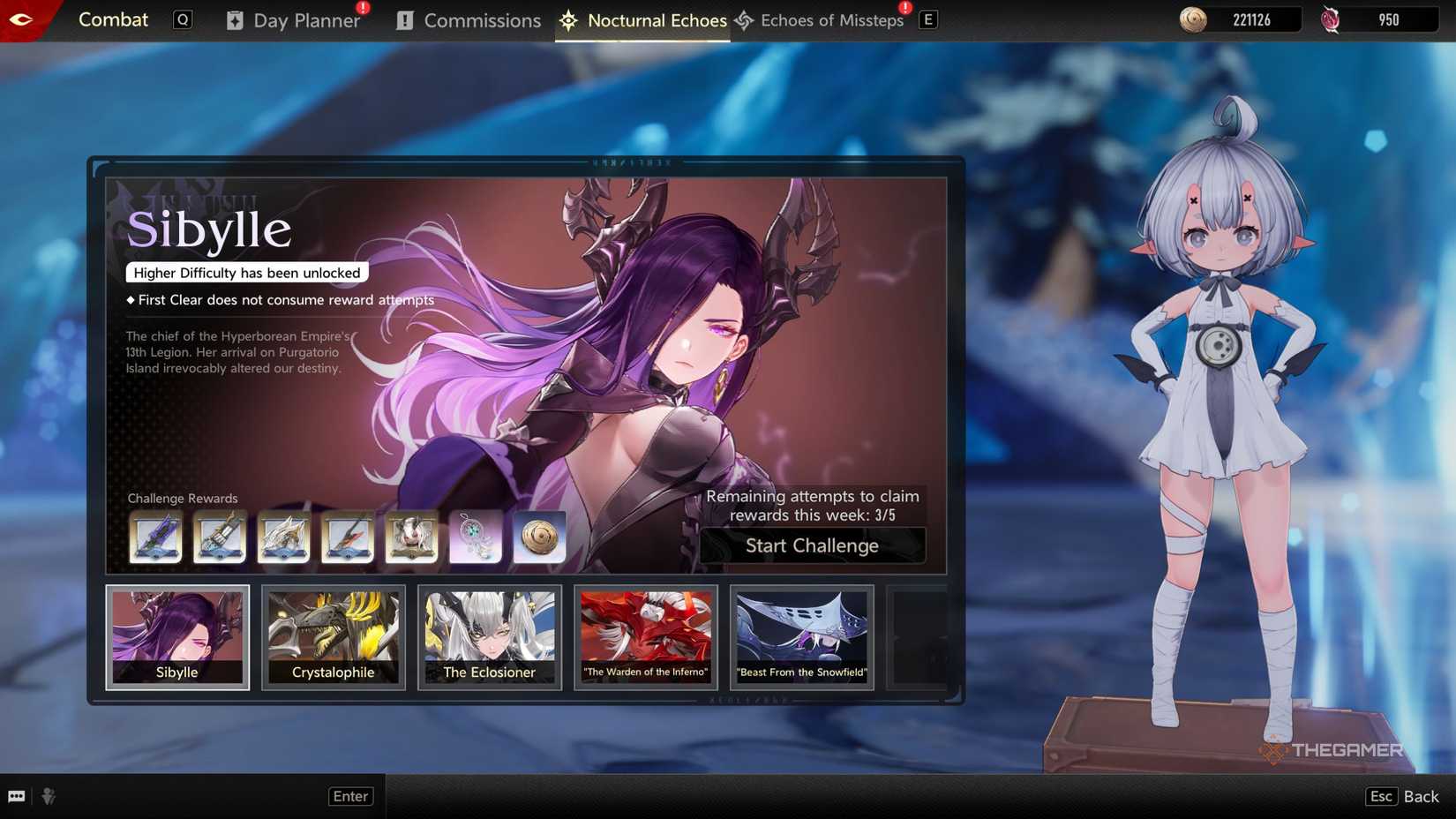The image size is (1456, 819).
Task: Click the spear weapon reward icon
Action: click(x=348, y=537)
